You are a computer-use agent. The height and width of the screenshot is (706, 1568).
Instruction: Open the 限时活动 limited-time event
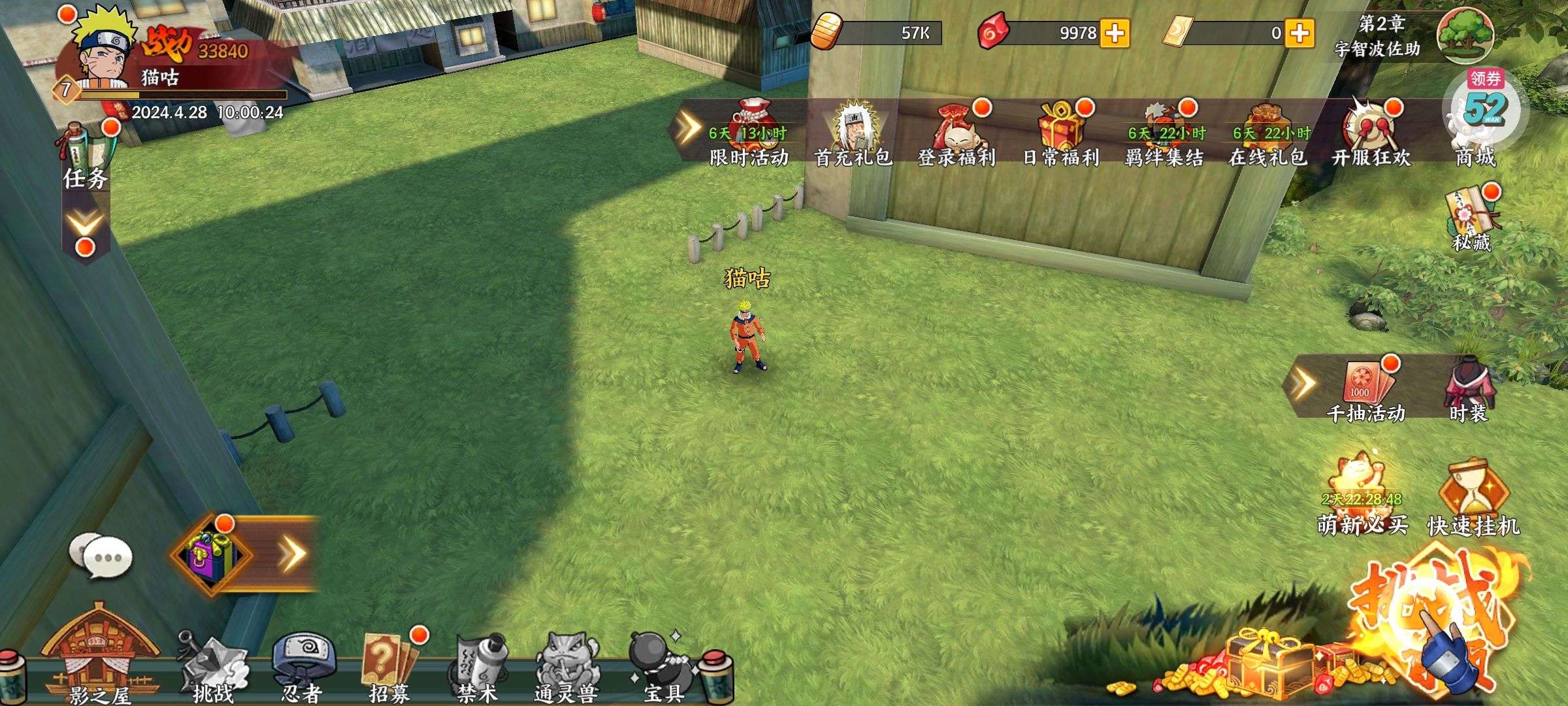[x=749, y=134]
